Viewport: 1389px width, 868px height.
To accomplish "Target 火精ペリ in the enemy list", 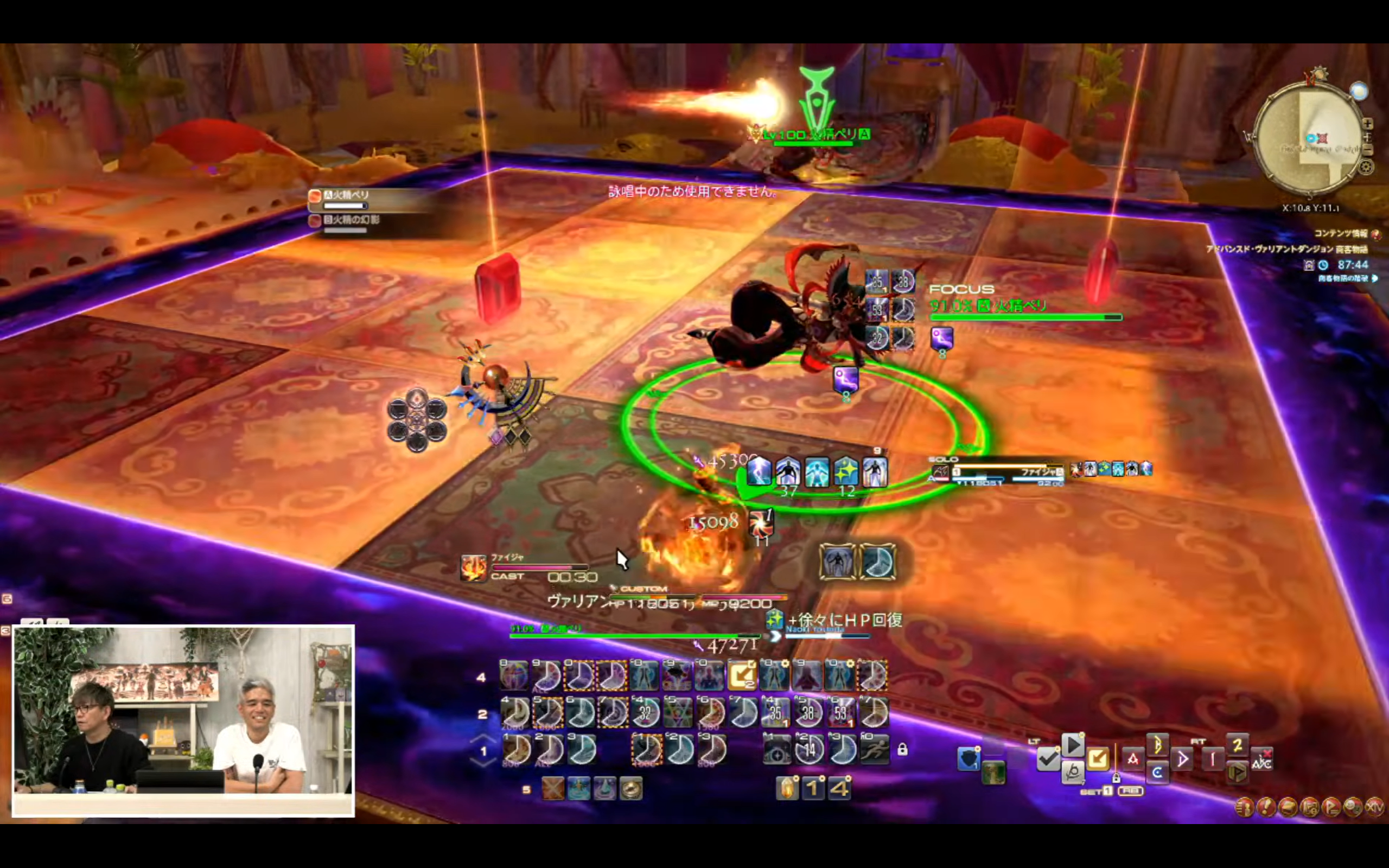I will coord(346,196).
